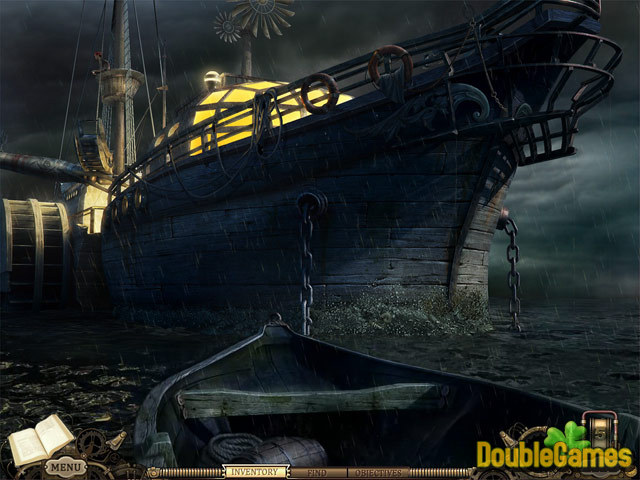Image resolution: width=640 pixels, height=480 pixels.
Task: Switch to the Find tab
Action: point(316,471)
